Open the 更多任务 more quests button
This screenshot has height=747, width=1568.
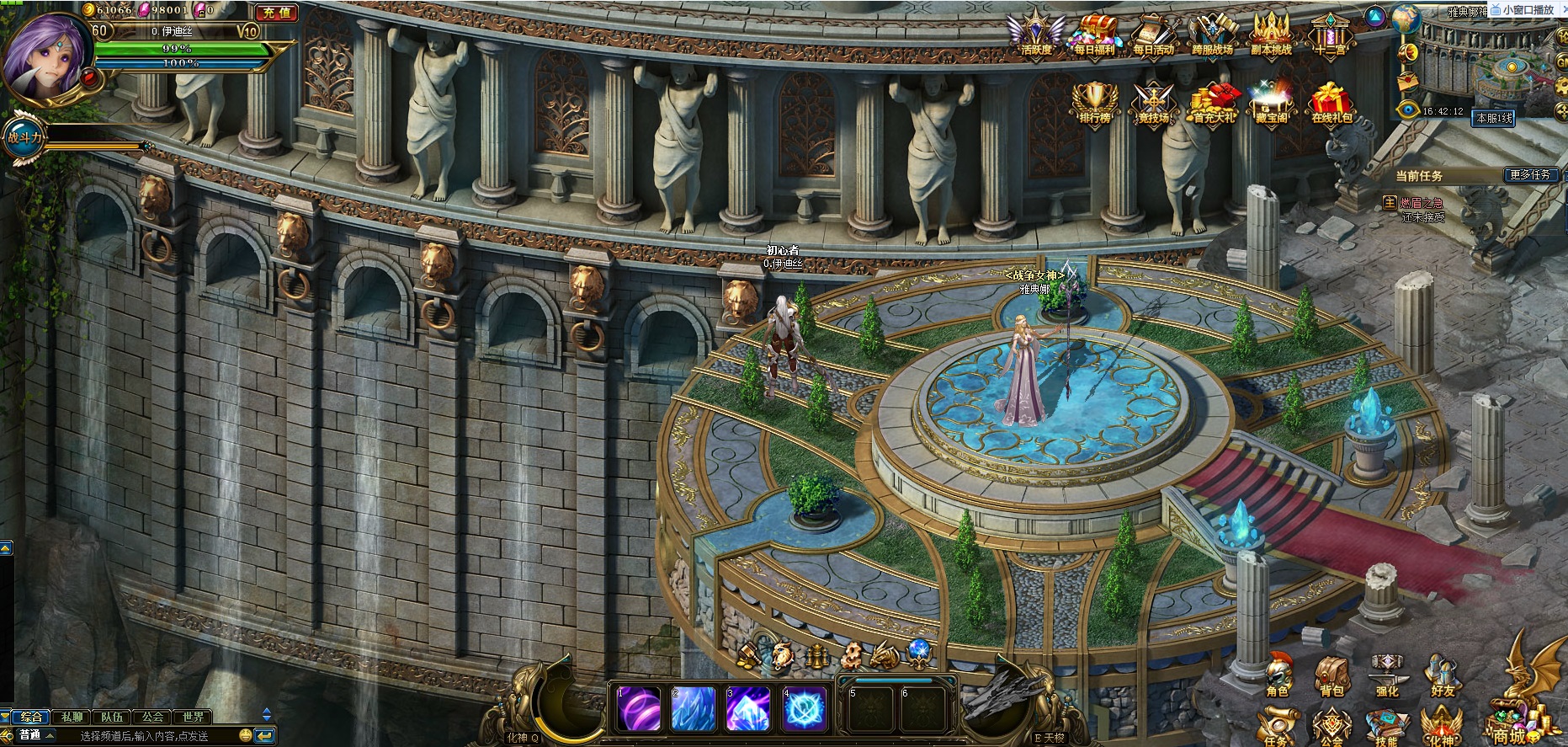pos(1530,175)
